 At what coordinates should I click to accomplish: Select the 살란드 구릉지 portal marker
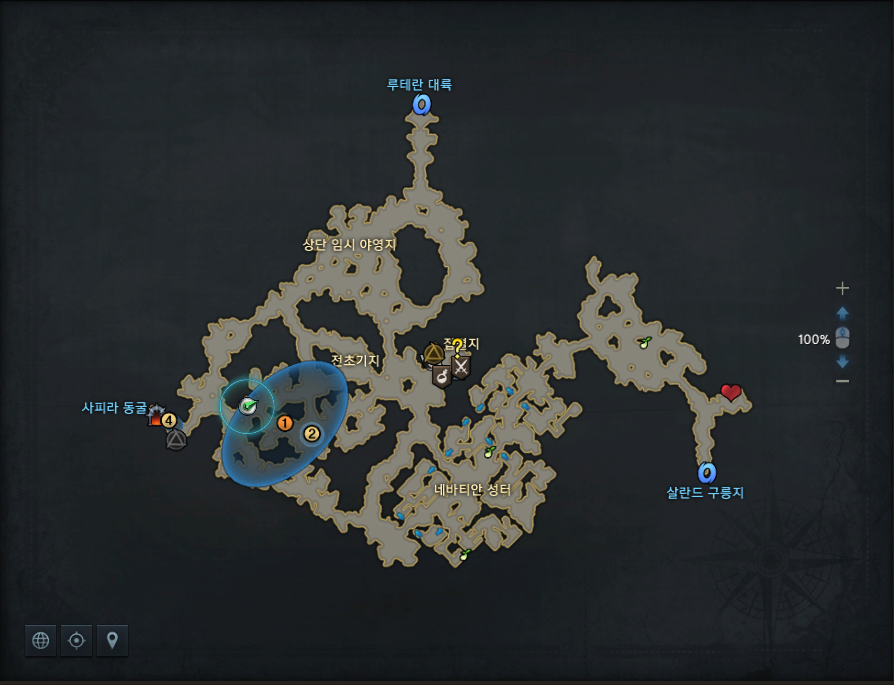point(707,472)
